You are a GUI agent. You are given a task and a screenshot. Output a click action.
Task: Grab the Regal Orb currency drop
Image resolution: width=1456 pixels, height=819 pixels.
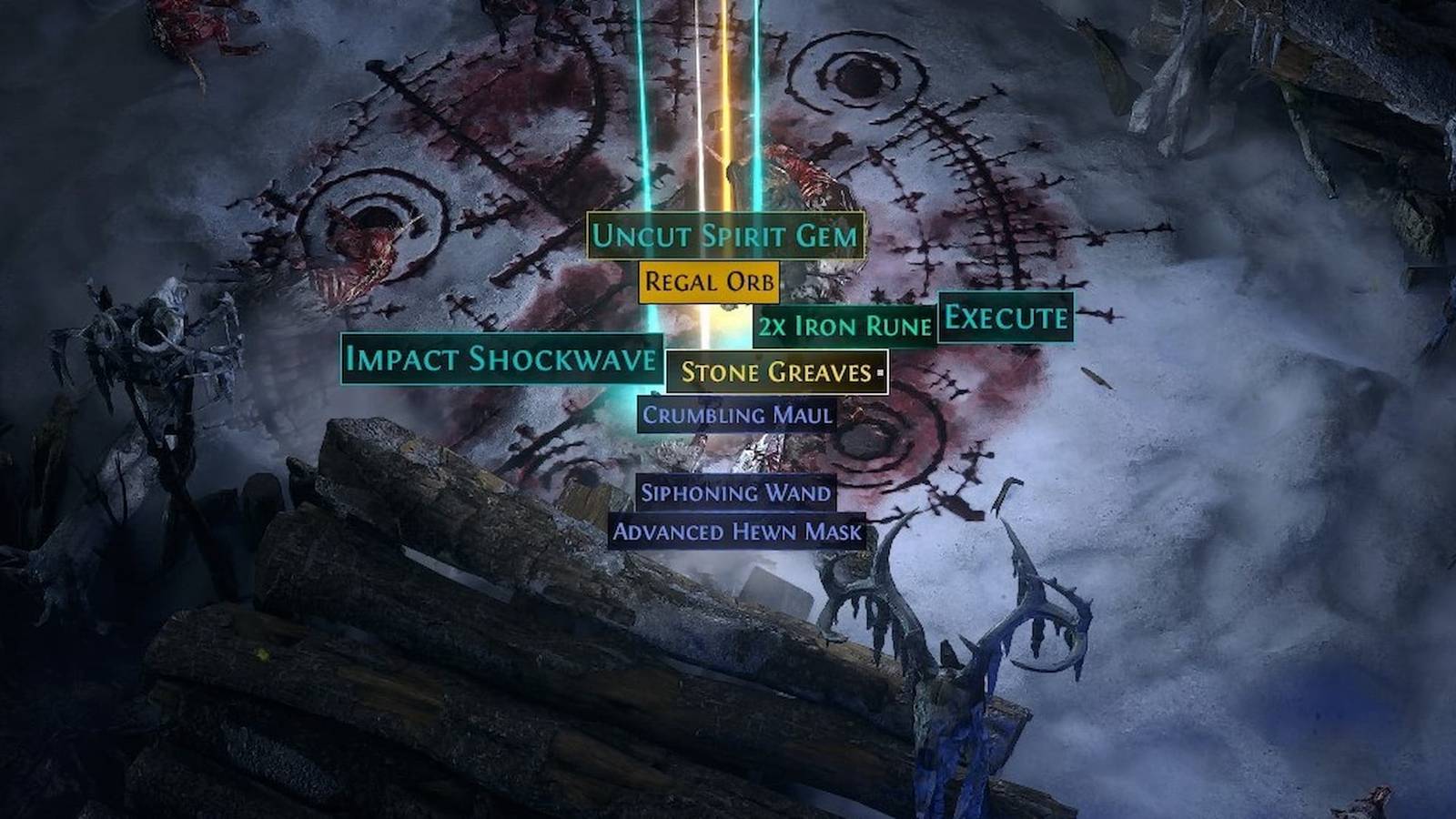709,281
